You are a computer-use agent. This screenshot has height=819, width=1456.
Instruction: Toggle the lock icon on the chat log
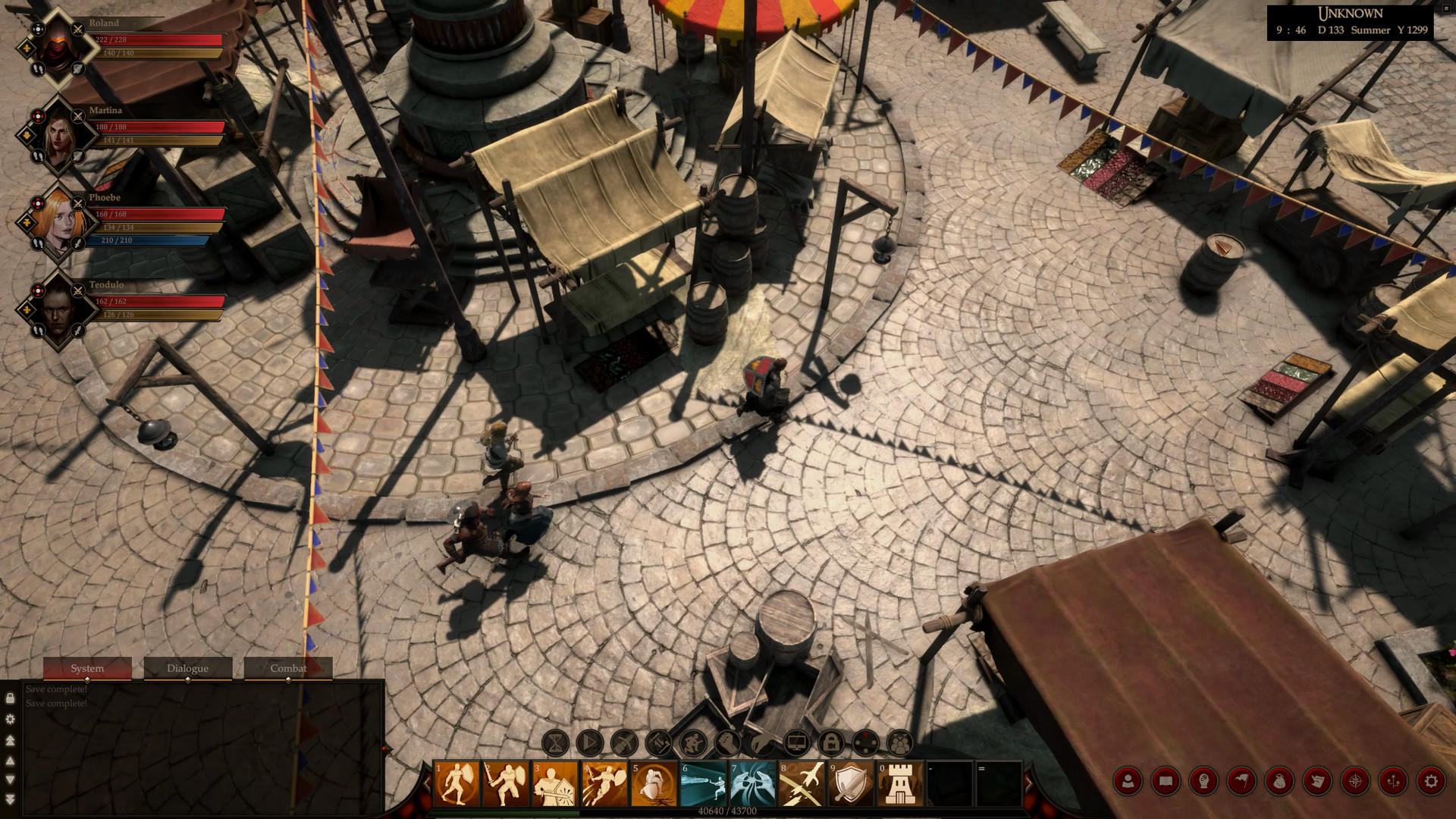click(11, 698)
